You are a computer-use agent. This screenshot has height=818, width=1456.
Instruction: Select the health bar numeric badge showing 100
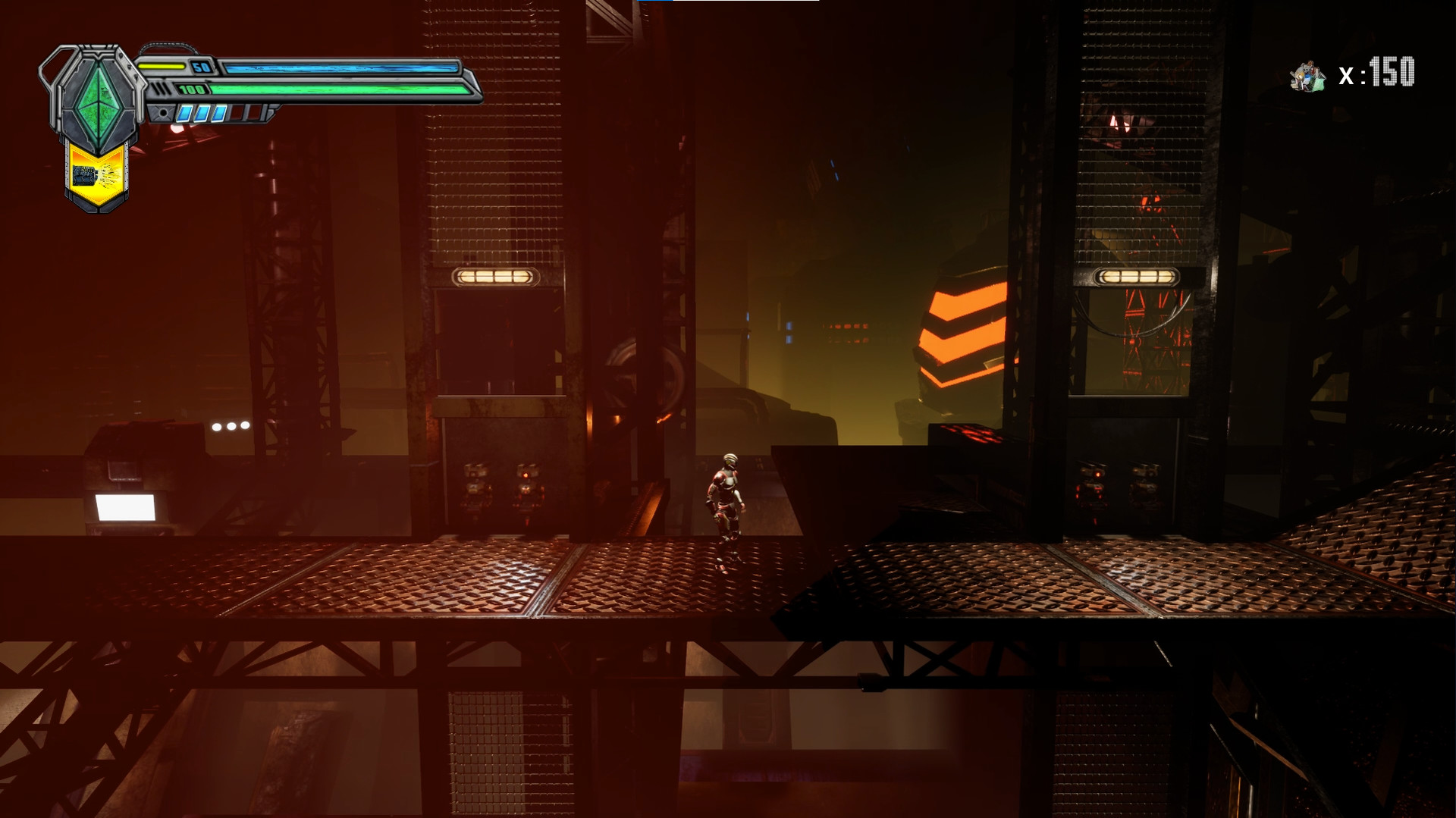(190, 89)
